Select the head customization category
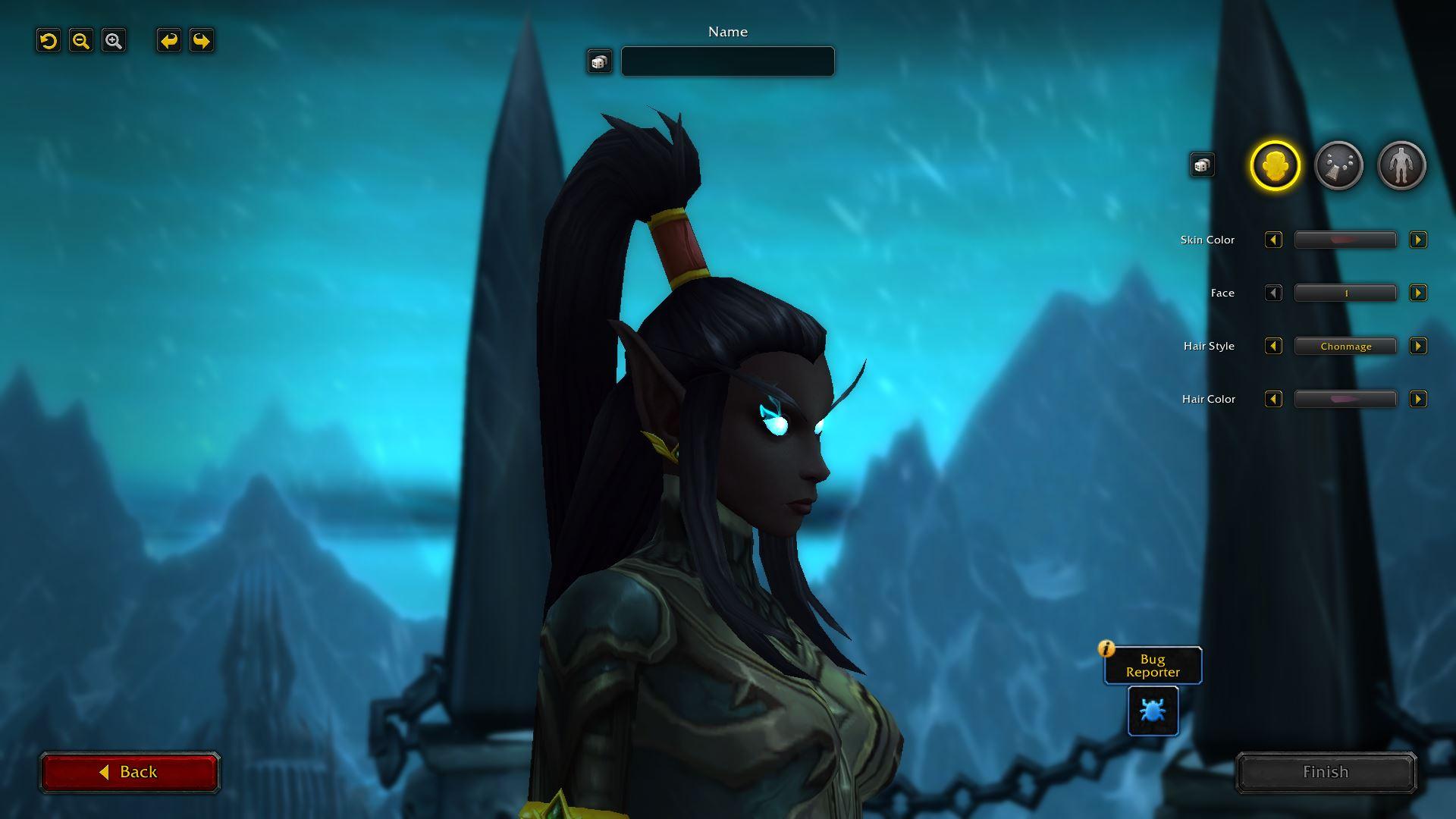This screenshot has width=1456, height=819. [x=1275, y=165]
